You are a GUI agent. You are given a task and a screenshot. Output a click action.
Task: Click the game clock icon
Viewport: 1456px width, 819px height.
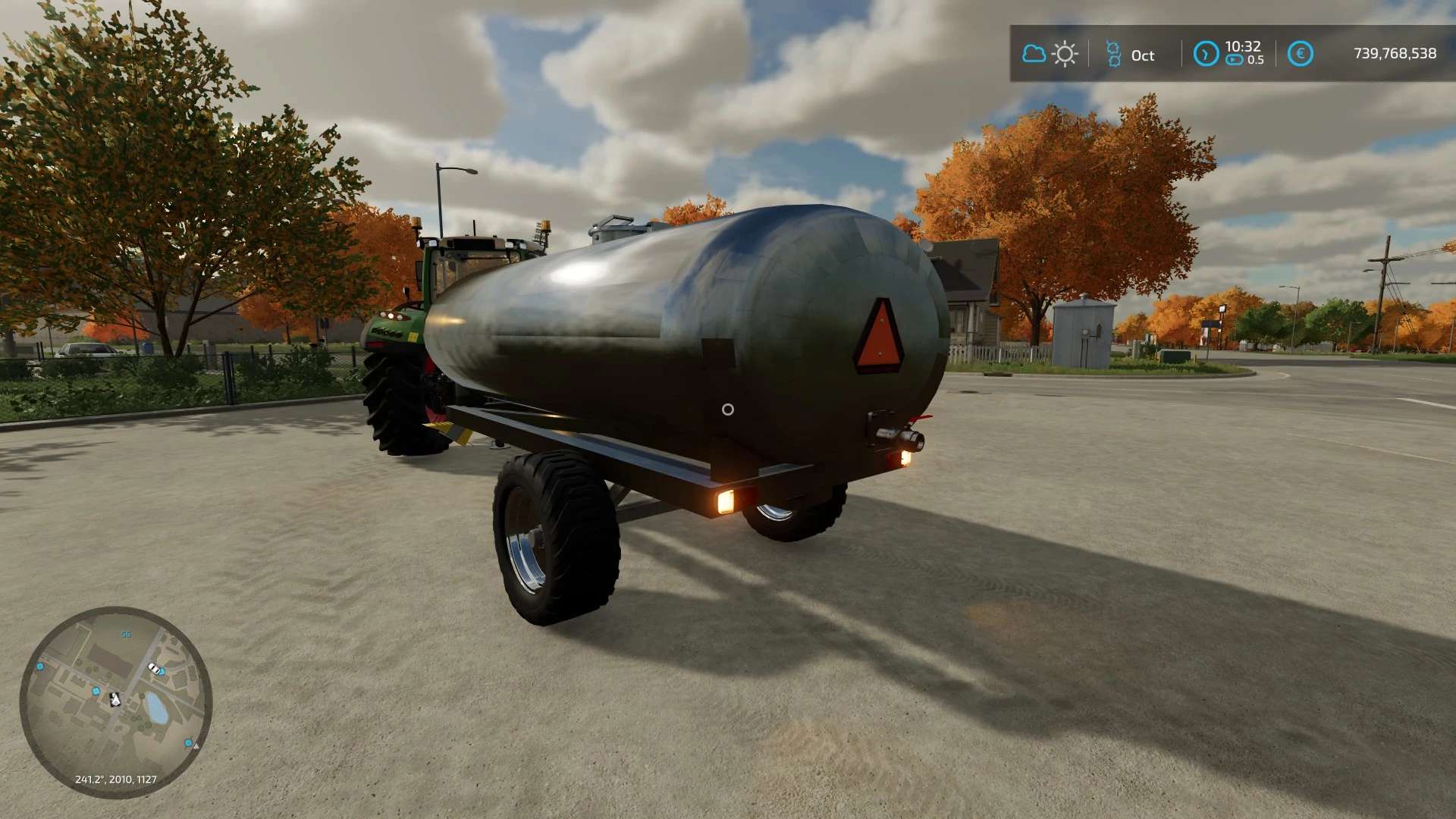(x=1206, y=54)
